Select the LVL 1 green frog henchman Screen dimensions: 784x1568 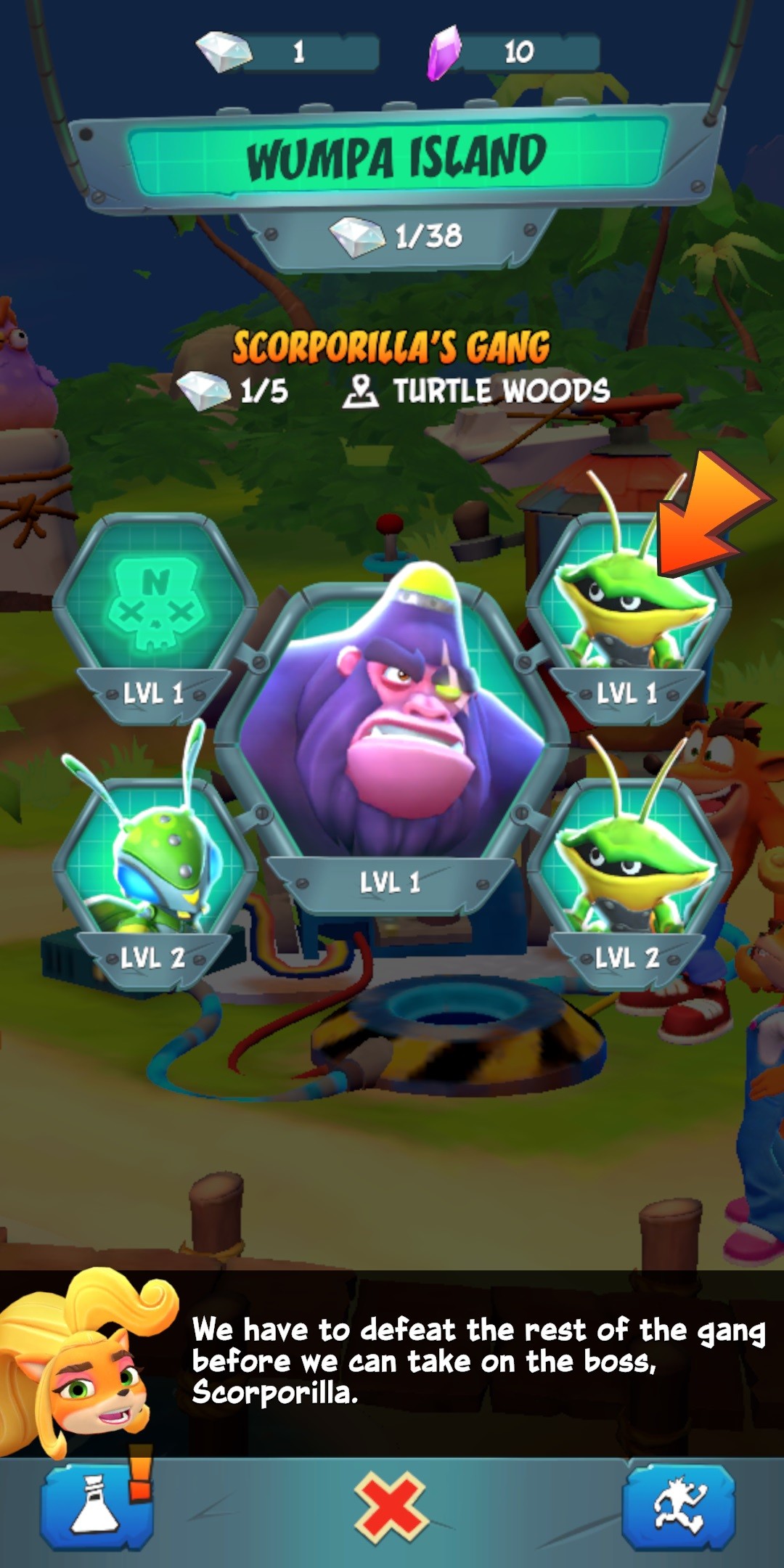tap(628, 610)
